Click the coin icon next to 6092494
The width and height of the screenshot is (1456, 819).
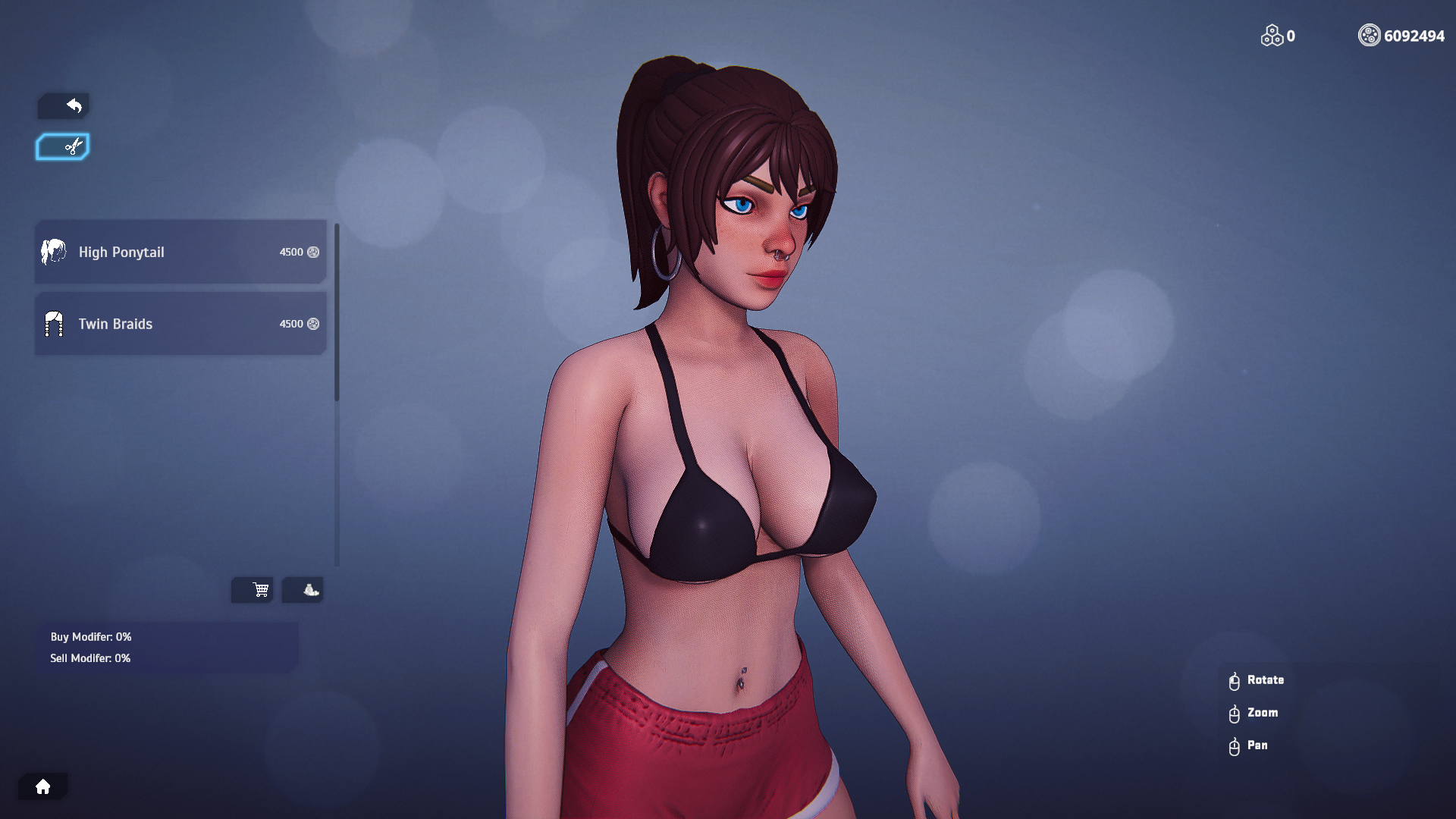[x=1369, y=35]
